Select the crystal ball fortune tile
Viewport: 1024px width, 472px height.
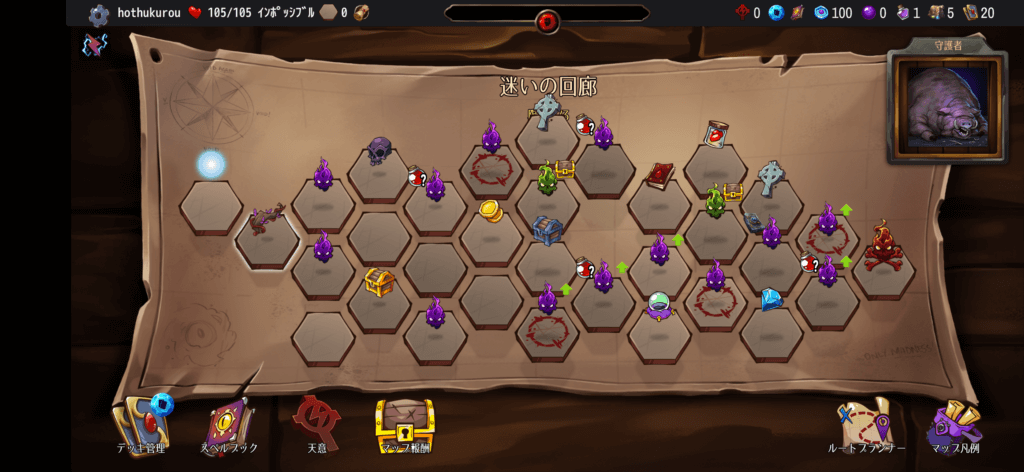click(x=659, y=305)
